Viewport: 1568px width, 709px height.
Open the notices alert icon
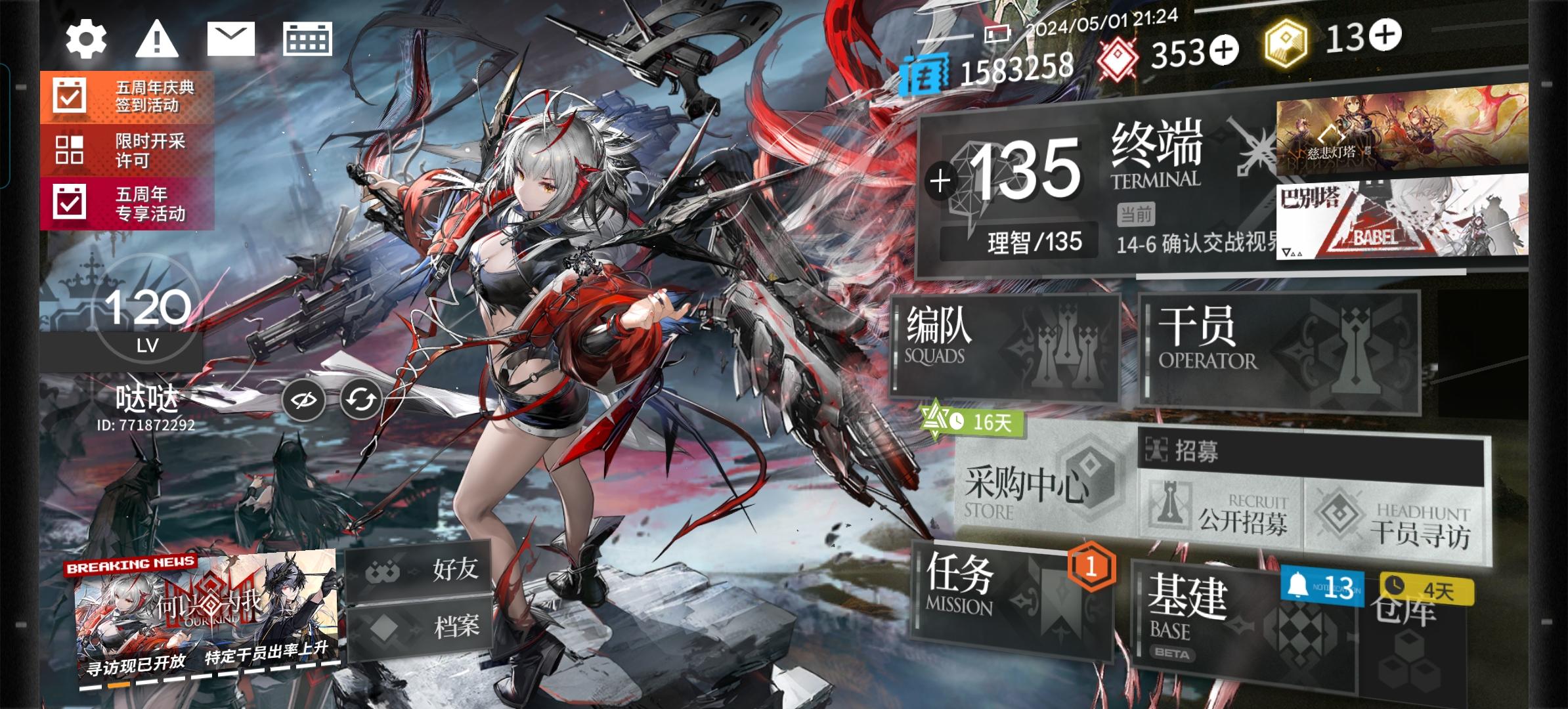pyautogui.click(x=158, y=39)
